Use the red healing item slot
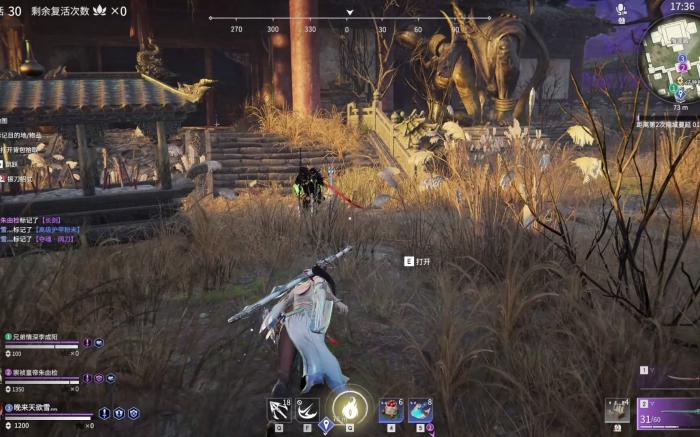 tap(391, 408)
